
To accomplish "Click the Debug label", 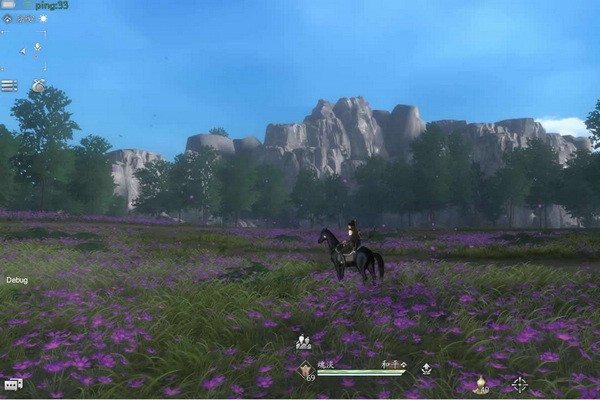I will (x=16, y=281).
